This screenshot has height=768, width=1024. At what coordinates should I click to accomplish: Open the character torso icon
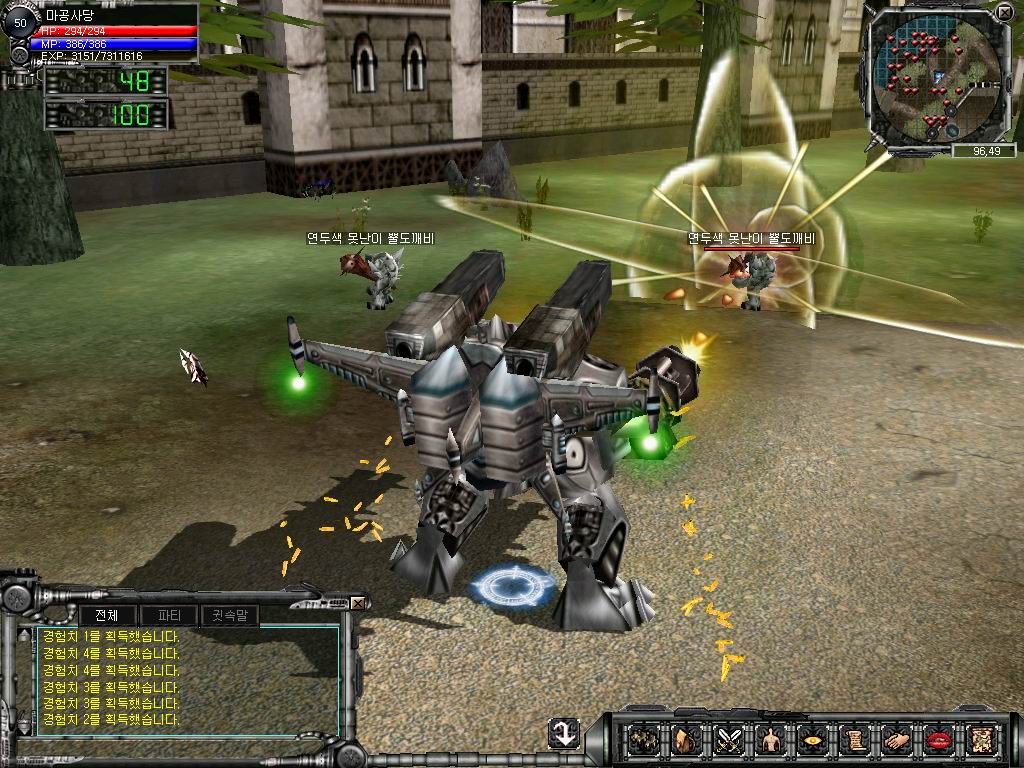[769, 741]
